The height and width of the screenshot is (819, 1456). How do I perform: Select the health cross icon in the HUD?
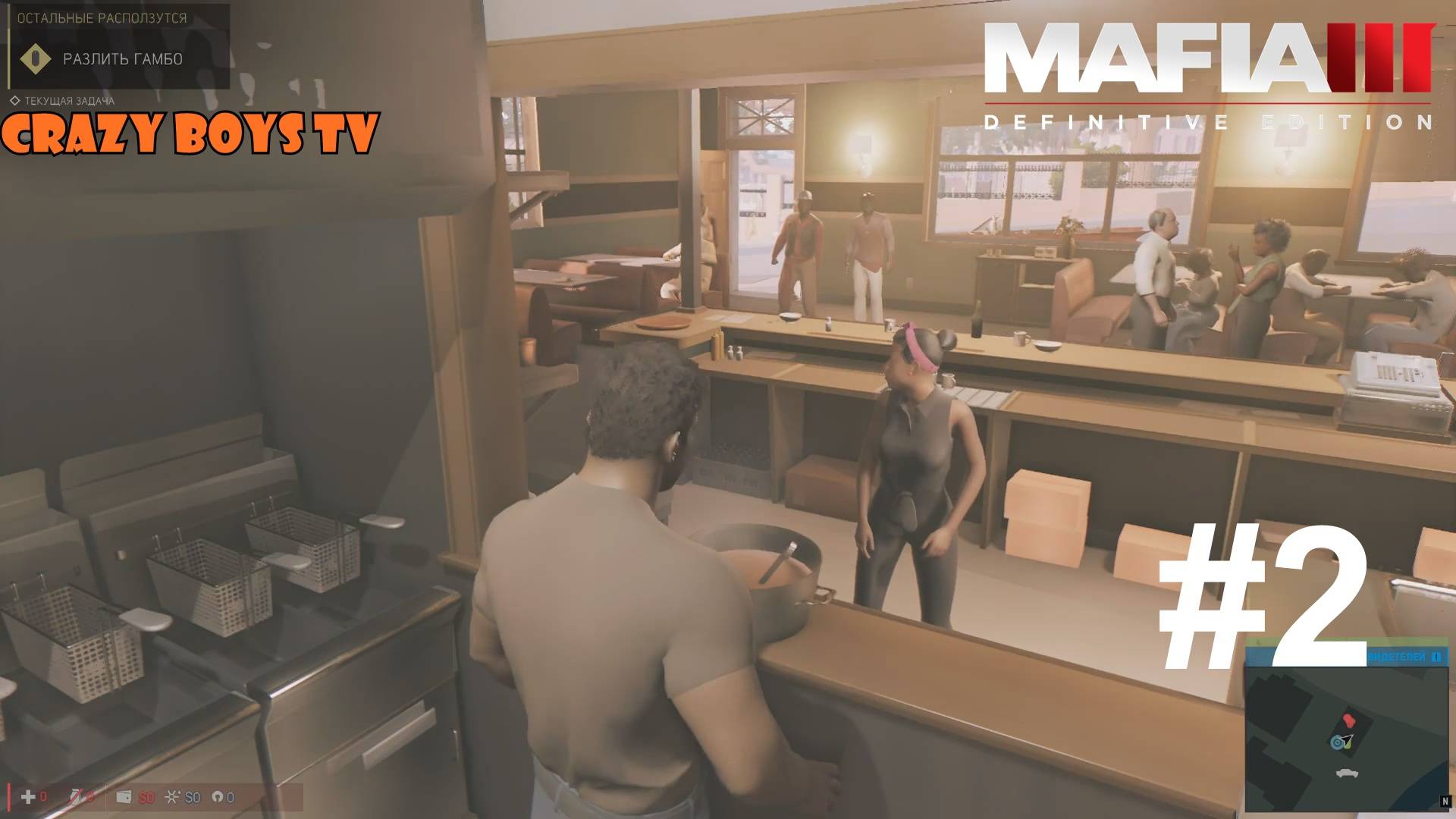[27, 797]
